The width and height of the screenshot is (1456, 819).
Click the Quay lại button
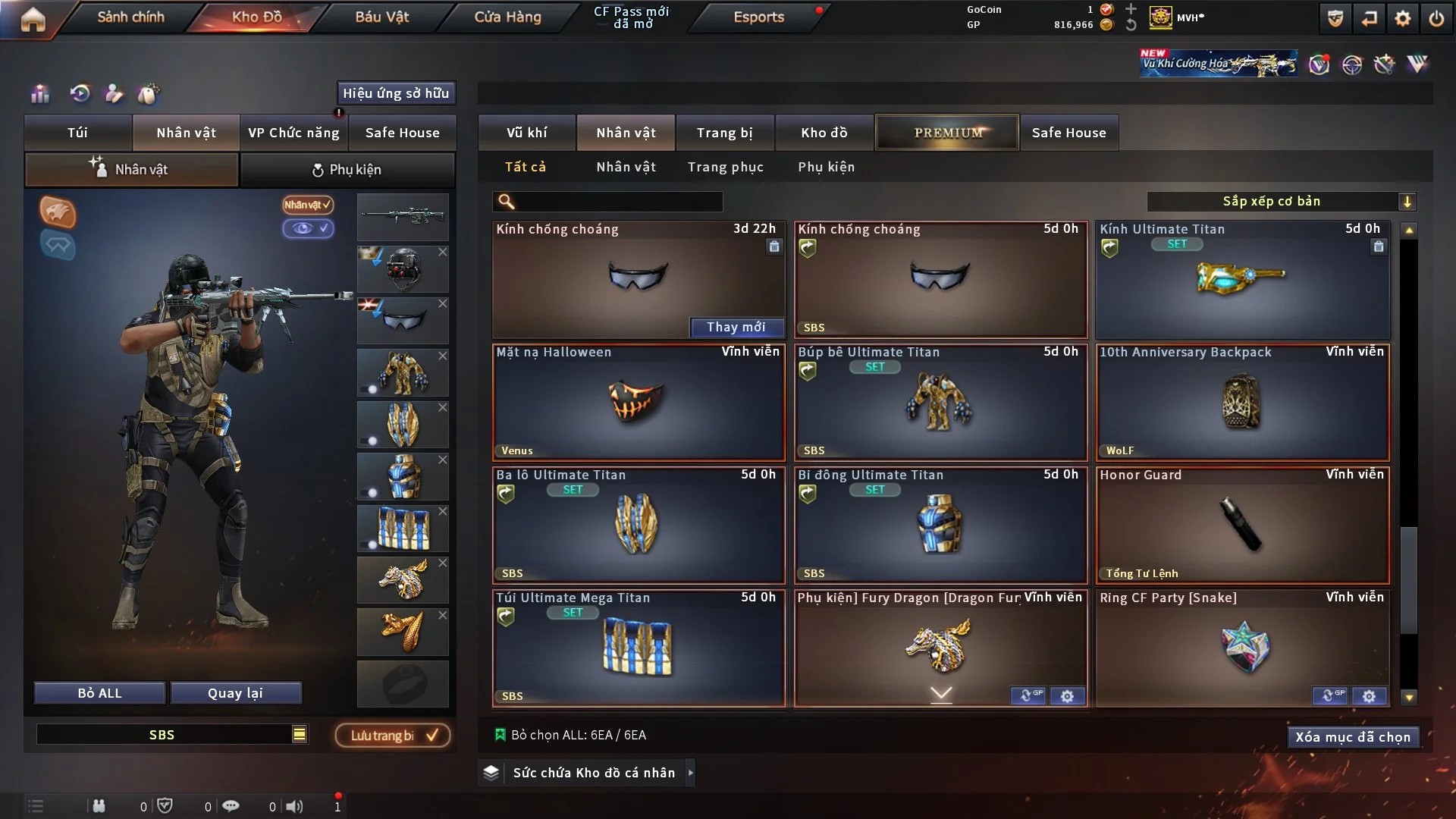(235, 693)
